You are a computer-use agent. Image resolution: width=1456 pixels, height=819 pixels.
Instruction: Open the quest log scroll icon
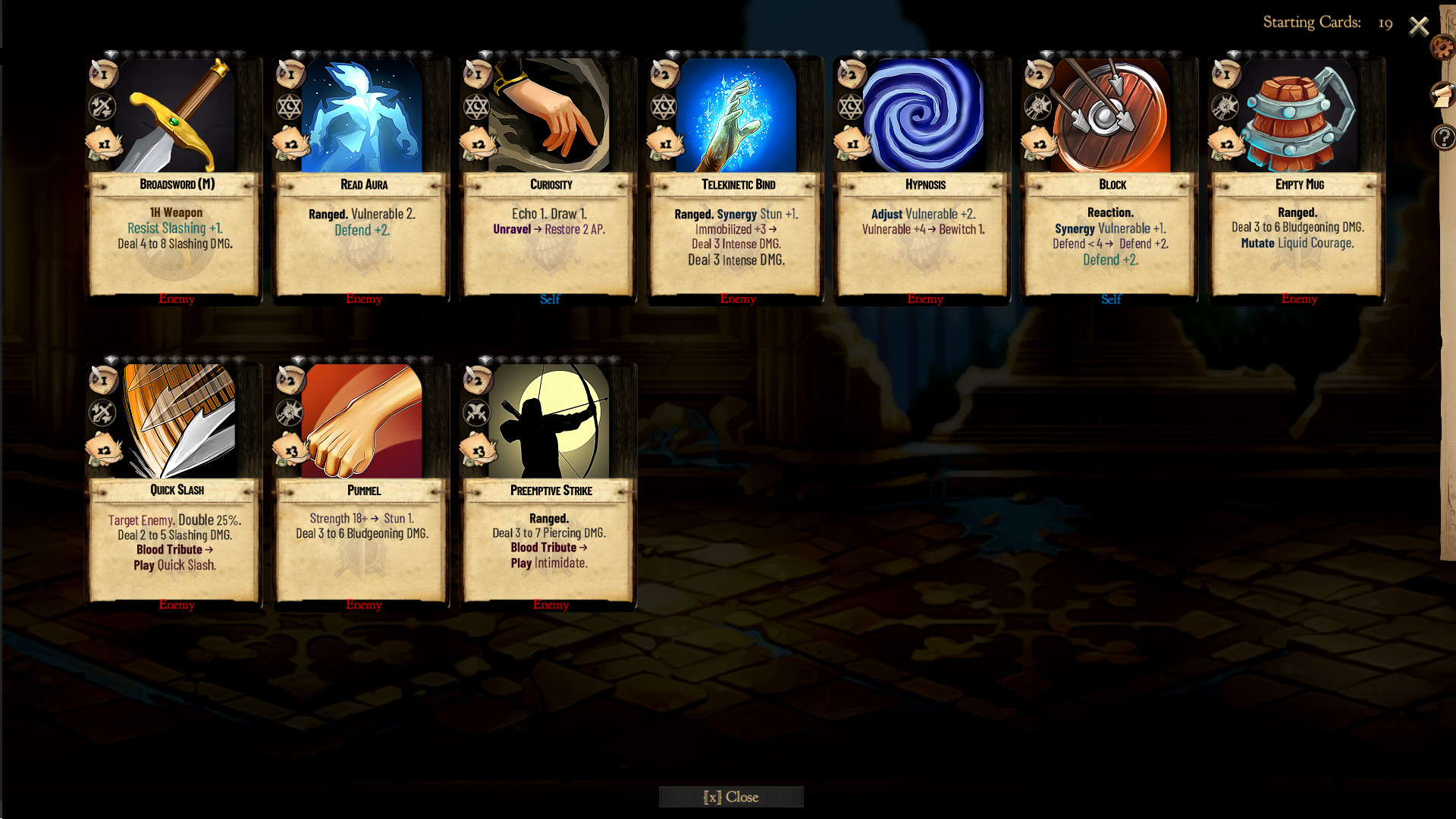tap(1440, 96)
